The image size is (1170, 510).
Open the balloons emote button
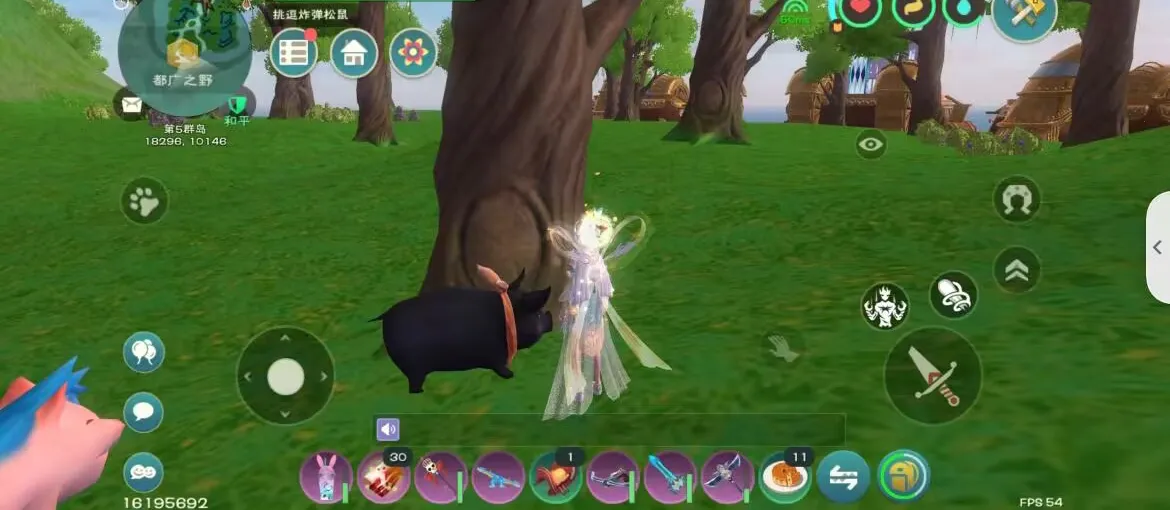pyautogui.click(x=143, y=352)
